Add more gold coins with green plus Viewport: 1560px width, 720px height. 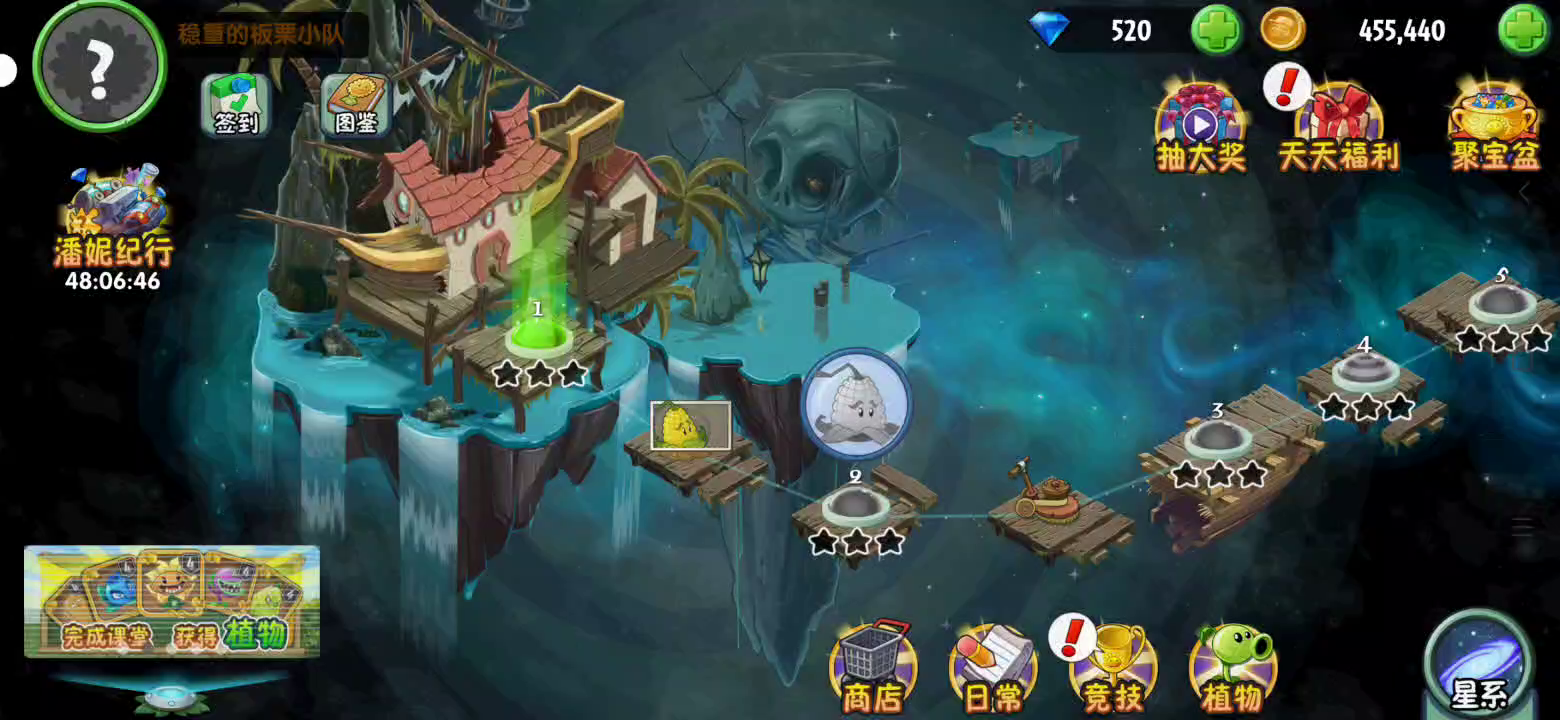pyautogui.click(x=1522, y=30)
